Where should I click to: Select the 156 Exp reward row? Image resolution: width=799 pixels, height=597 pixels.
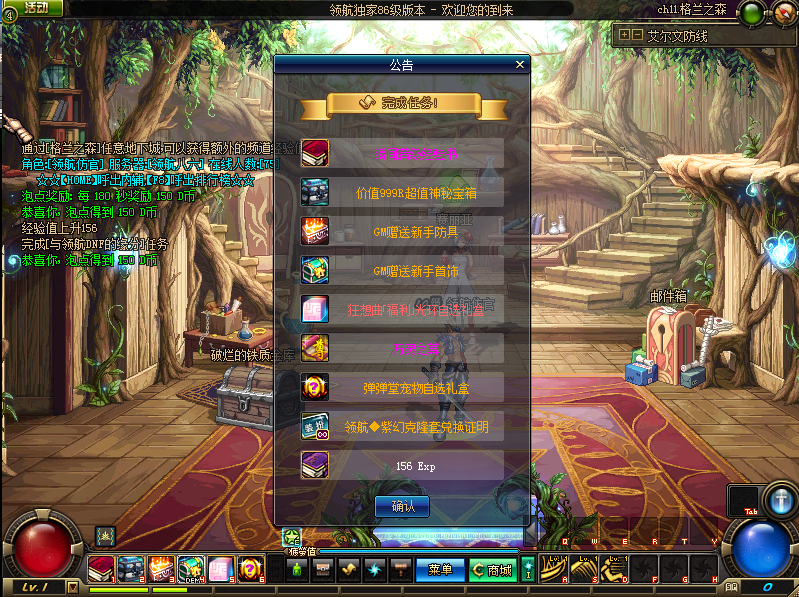(x=403, y=466)
